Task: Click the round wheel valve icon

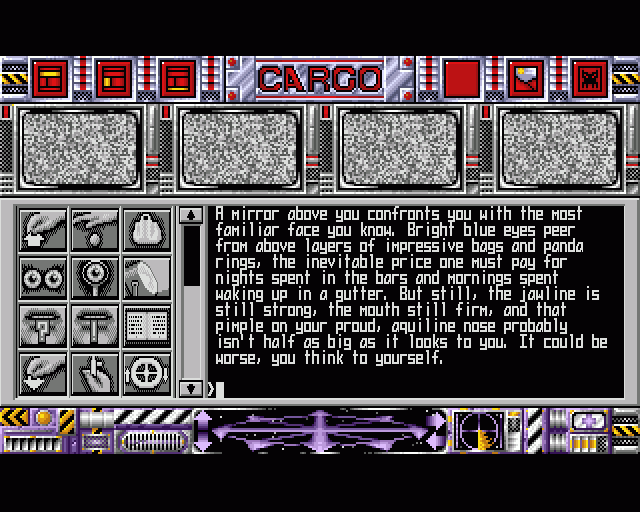Action: point(146,373)
